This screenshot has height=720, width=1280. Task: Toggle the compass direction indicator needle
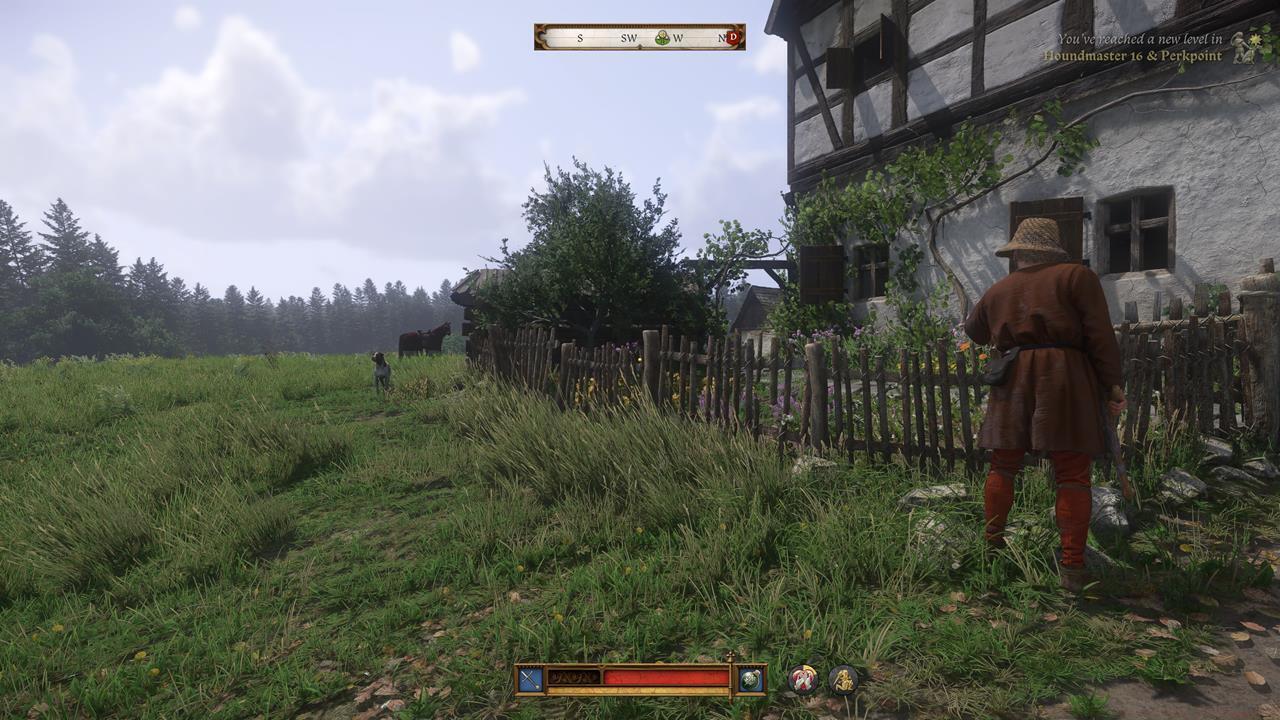[x=639, y=46]
